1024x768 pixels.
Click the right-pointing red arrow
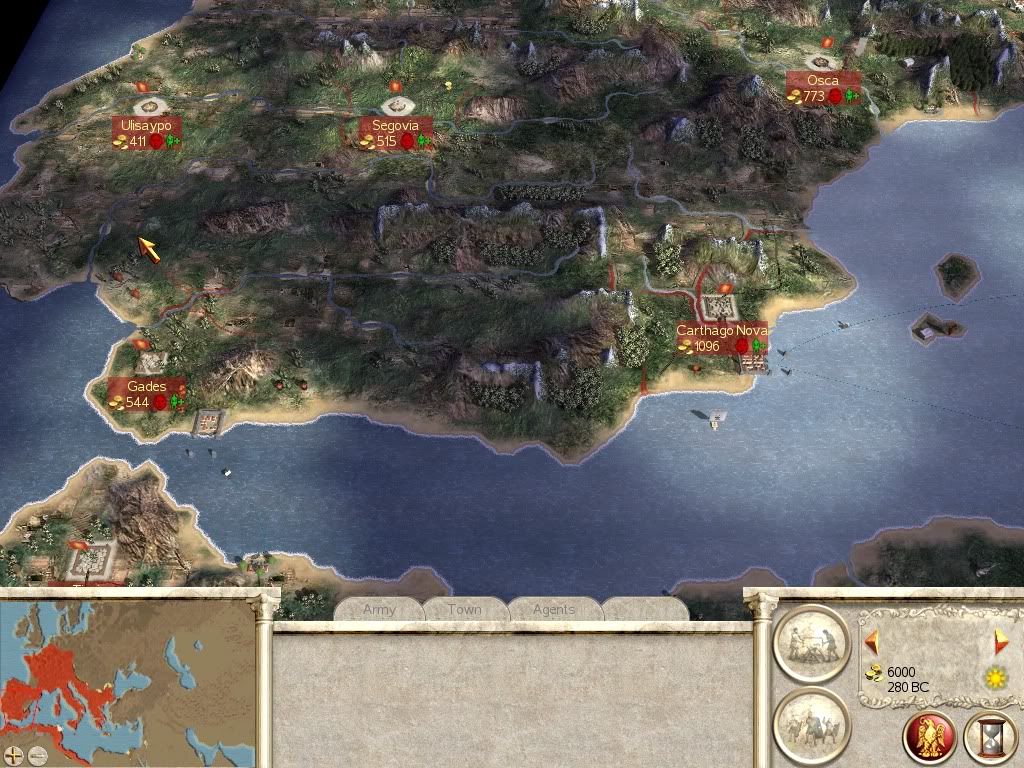point(1000,641)
